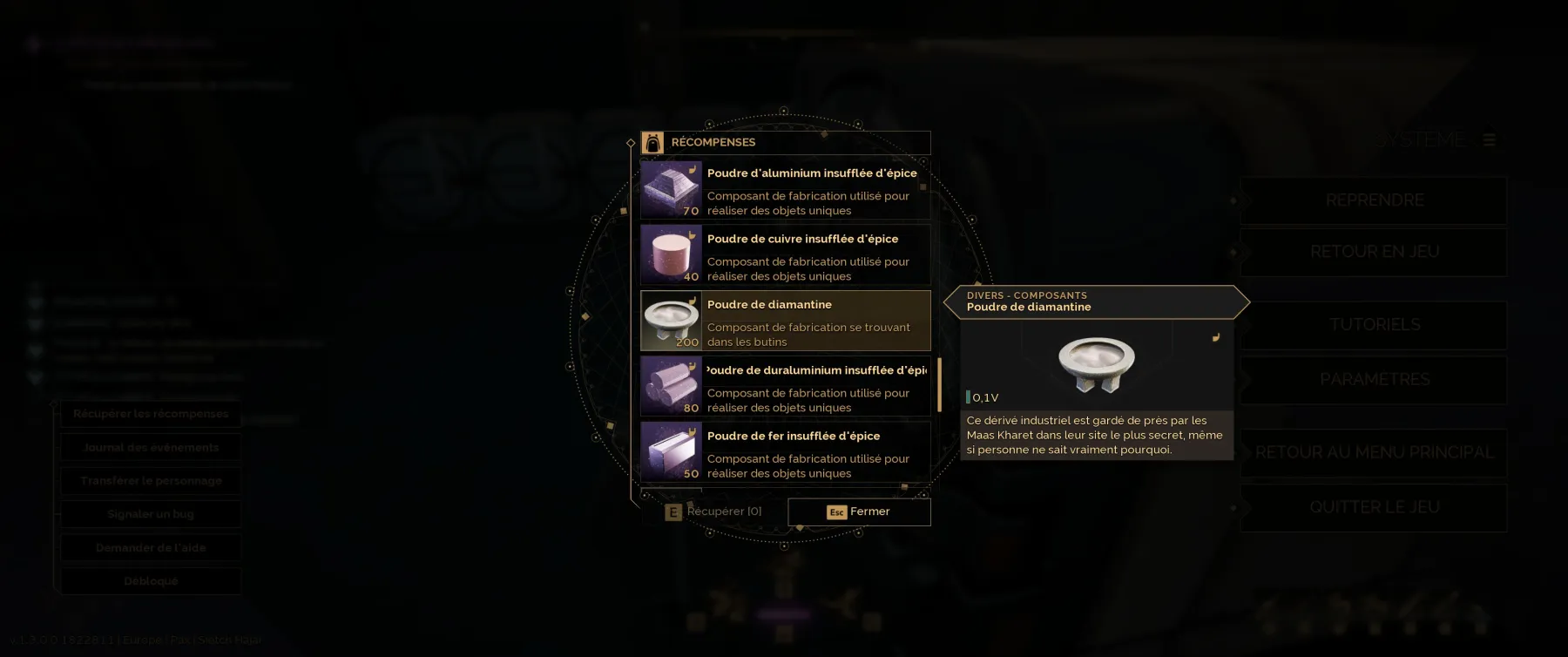Click the scrollbar of the rewards list

pyautogui.click(x=939, y=385)
